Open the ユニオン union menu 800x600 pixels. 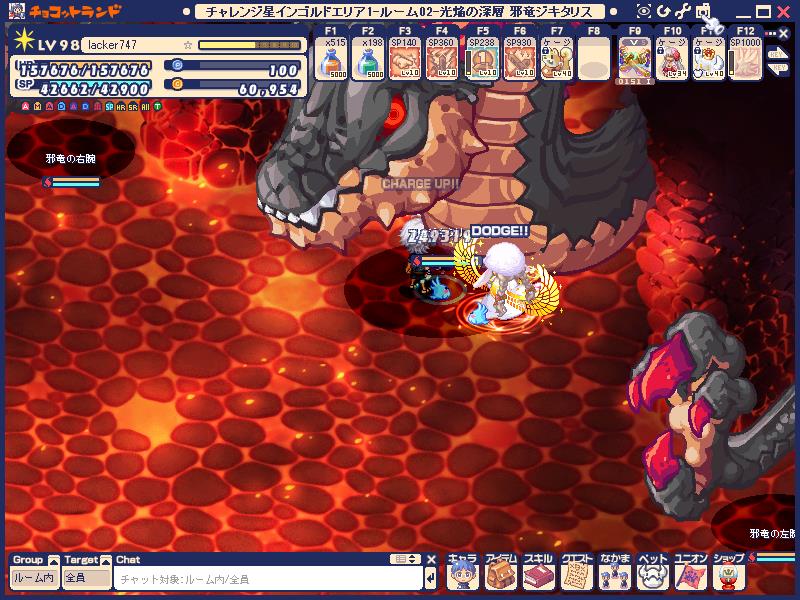tap(690, 573)
